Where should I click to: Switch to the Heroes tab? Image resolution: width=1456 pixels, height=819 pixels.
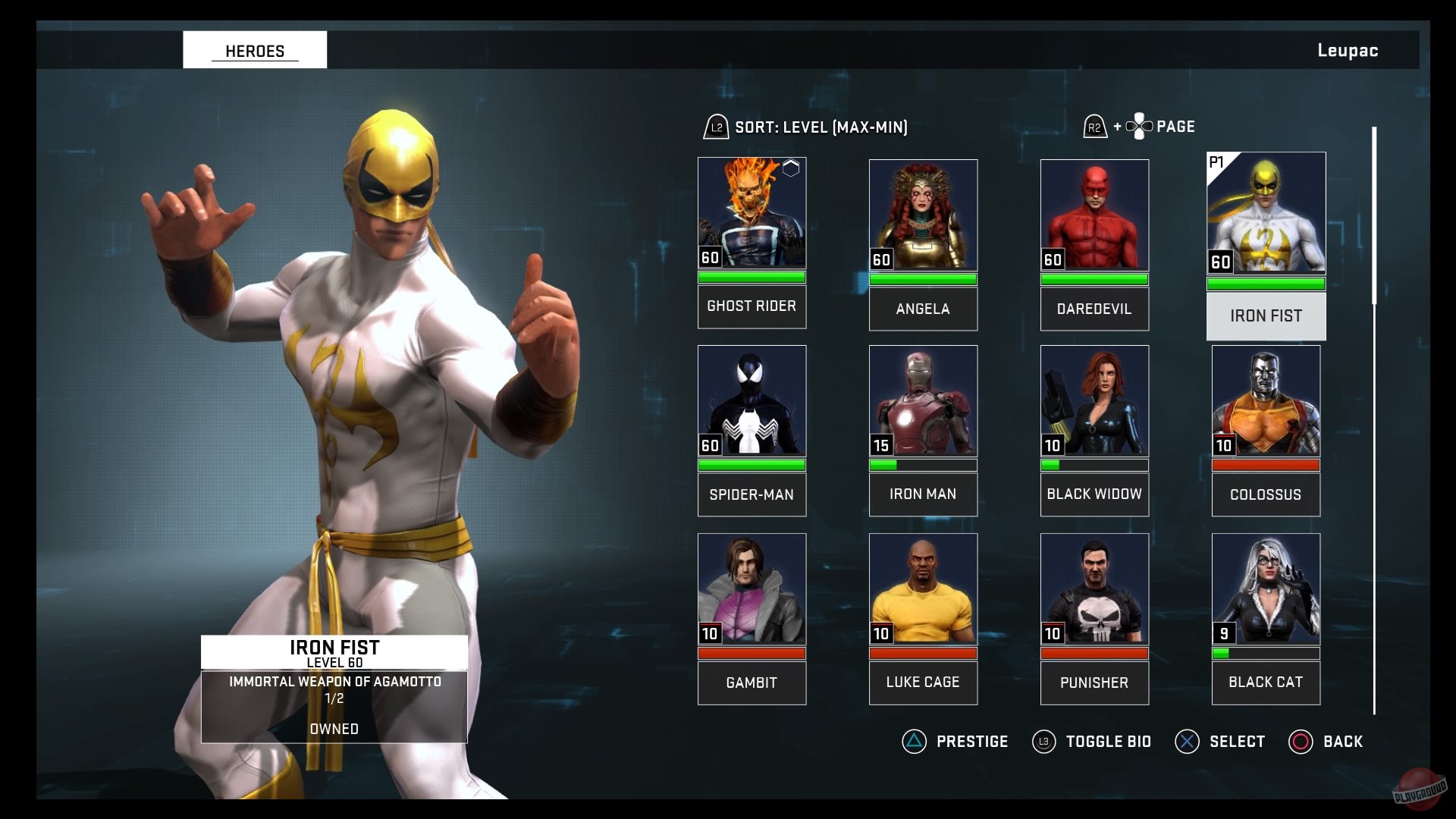(x=254, y=50)
